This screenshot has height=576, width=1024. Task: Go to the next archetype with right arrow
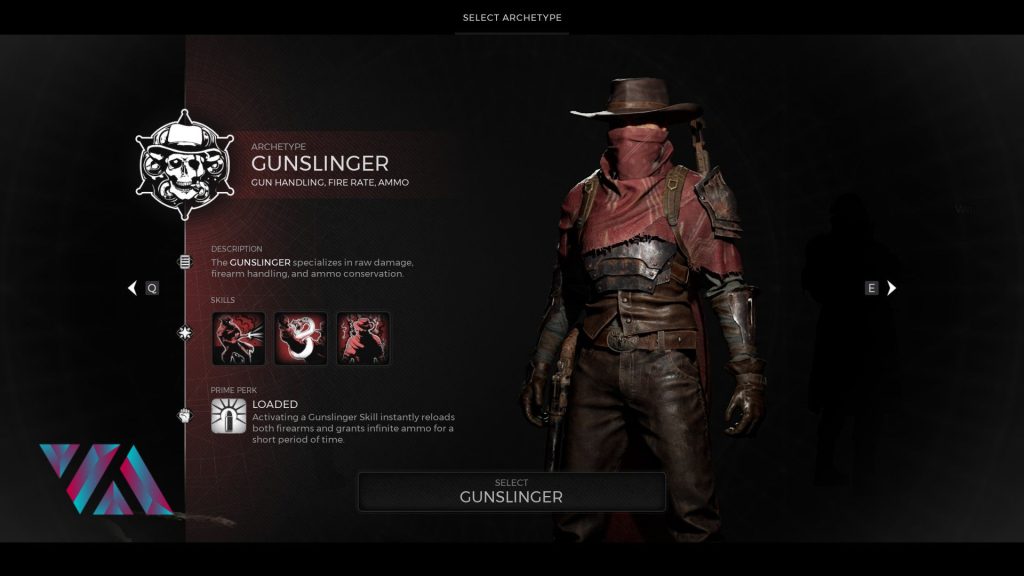(x=892, y=288)
